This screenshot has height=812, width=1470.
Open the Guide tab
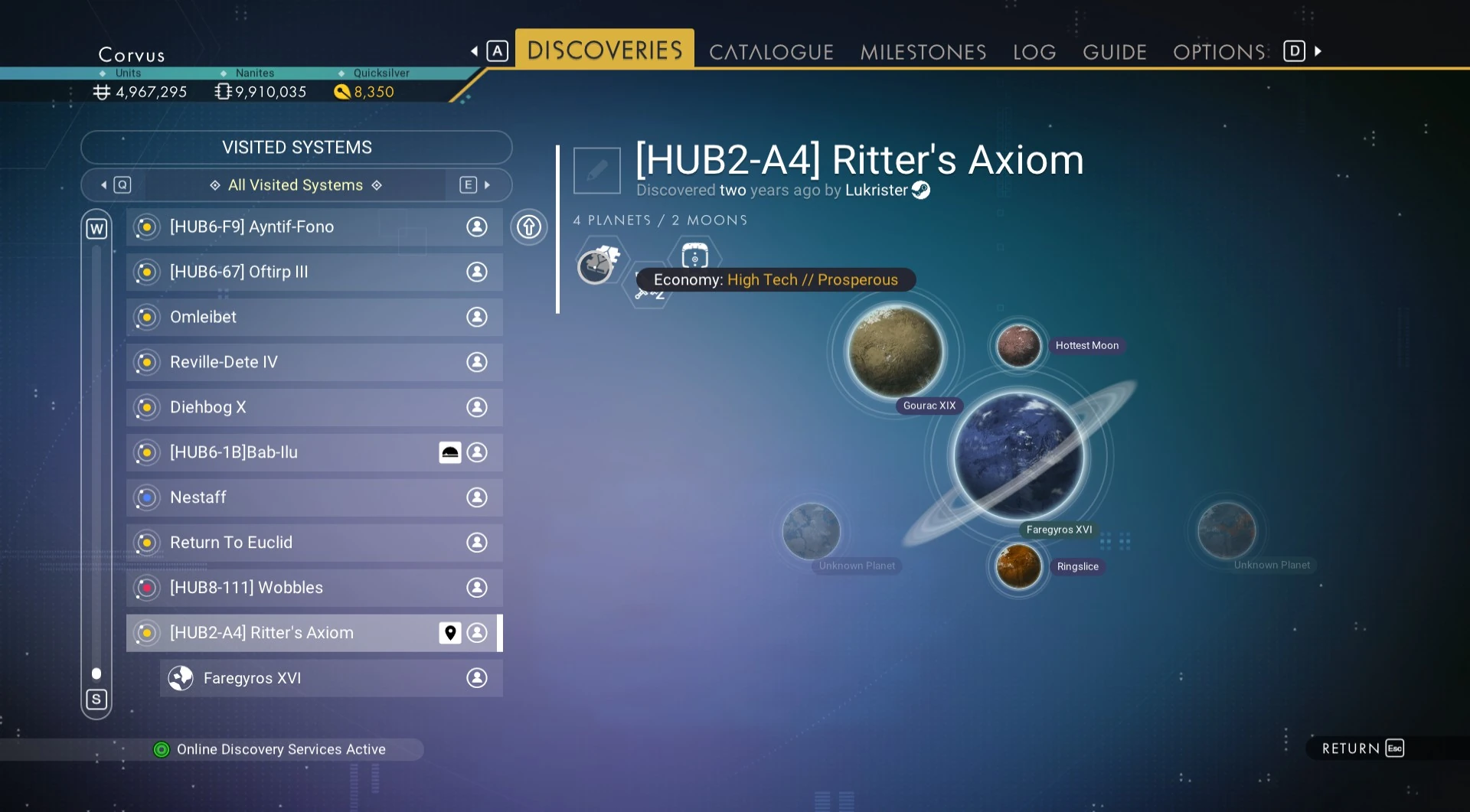click(1114, 52)
